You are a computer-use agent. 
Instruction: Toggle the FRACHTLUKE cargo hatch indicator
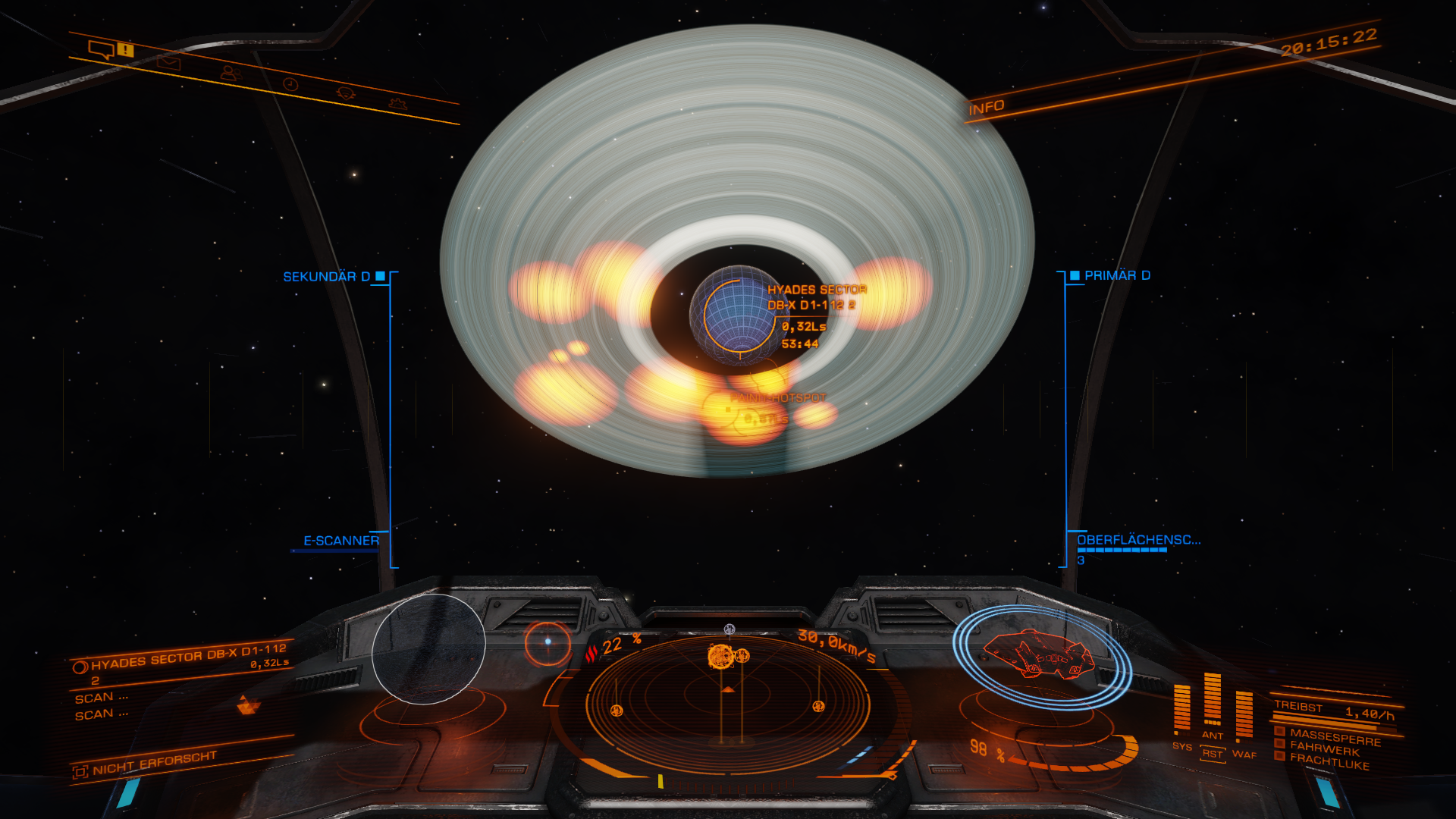point(1328,761)
